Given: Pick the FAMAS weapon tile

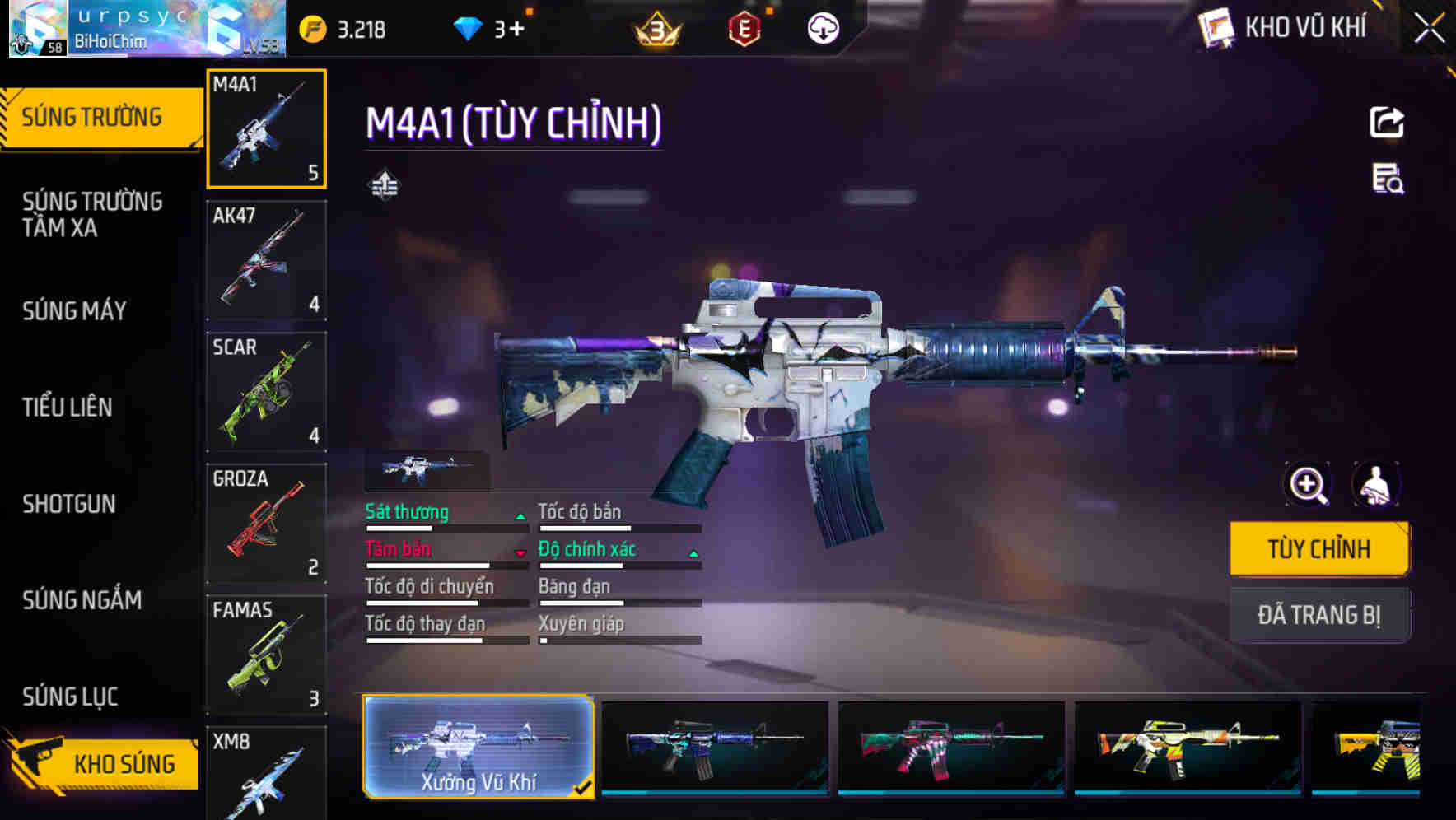Looking at the screenshot, I should tap(266, 655).
